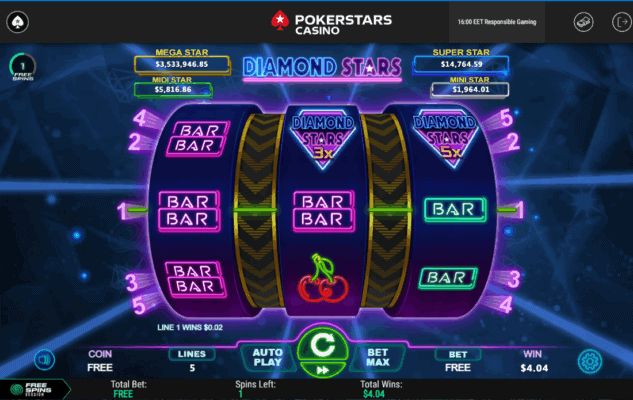Click the Free Spins counter badge
The image size is (633, 400).
(22, 68)
